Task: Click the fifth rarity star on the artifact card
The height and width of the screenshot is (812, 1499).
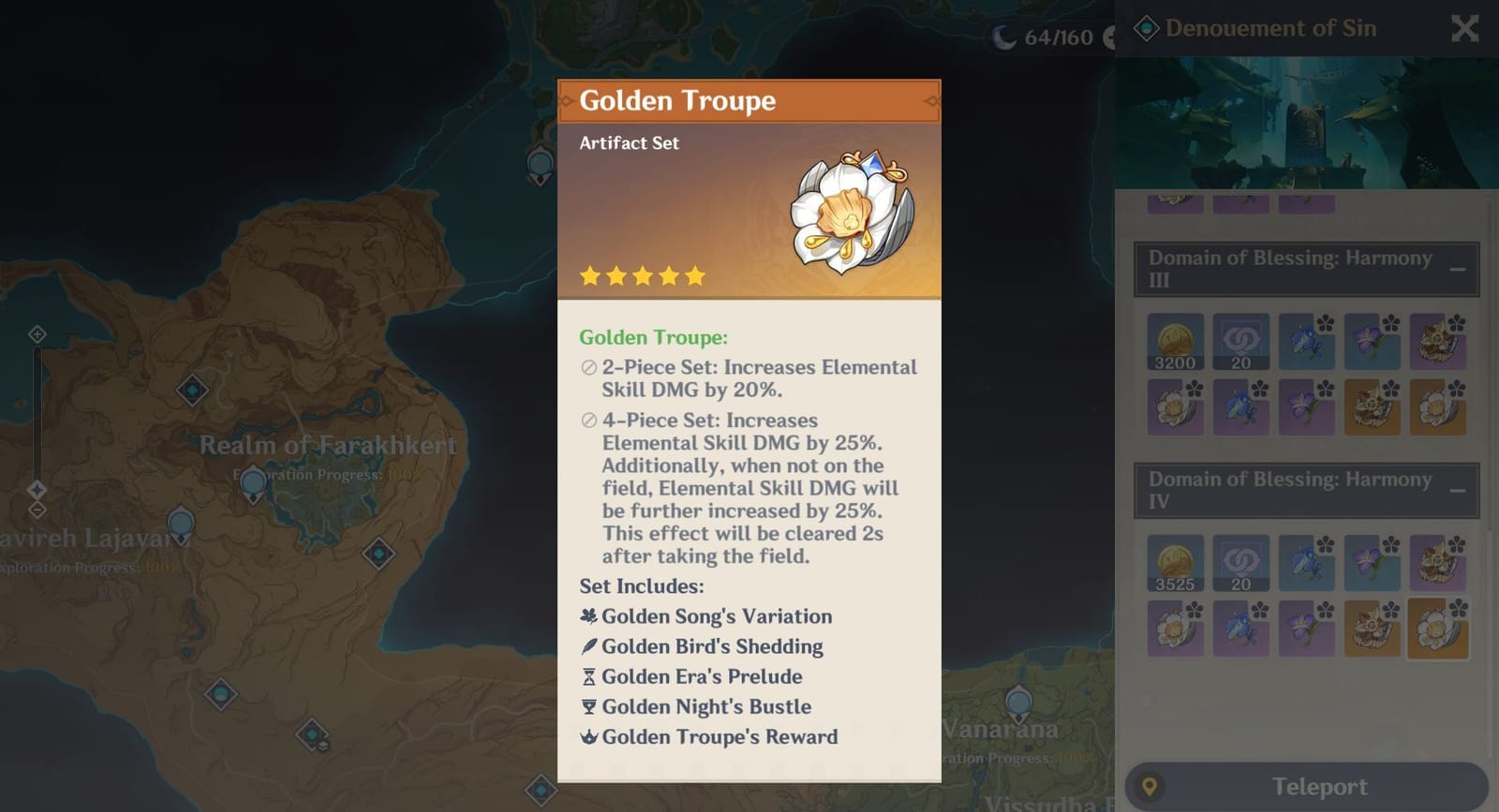Action: point(694,275)
